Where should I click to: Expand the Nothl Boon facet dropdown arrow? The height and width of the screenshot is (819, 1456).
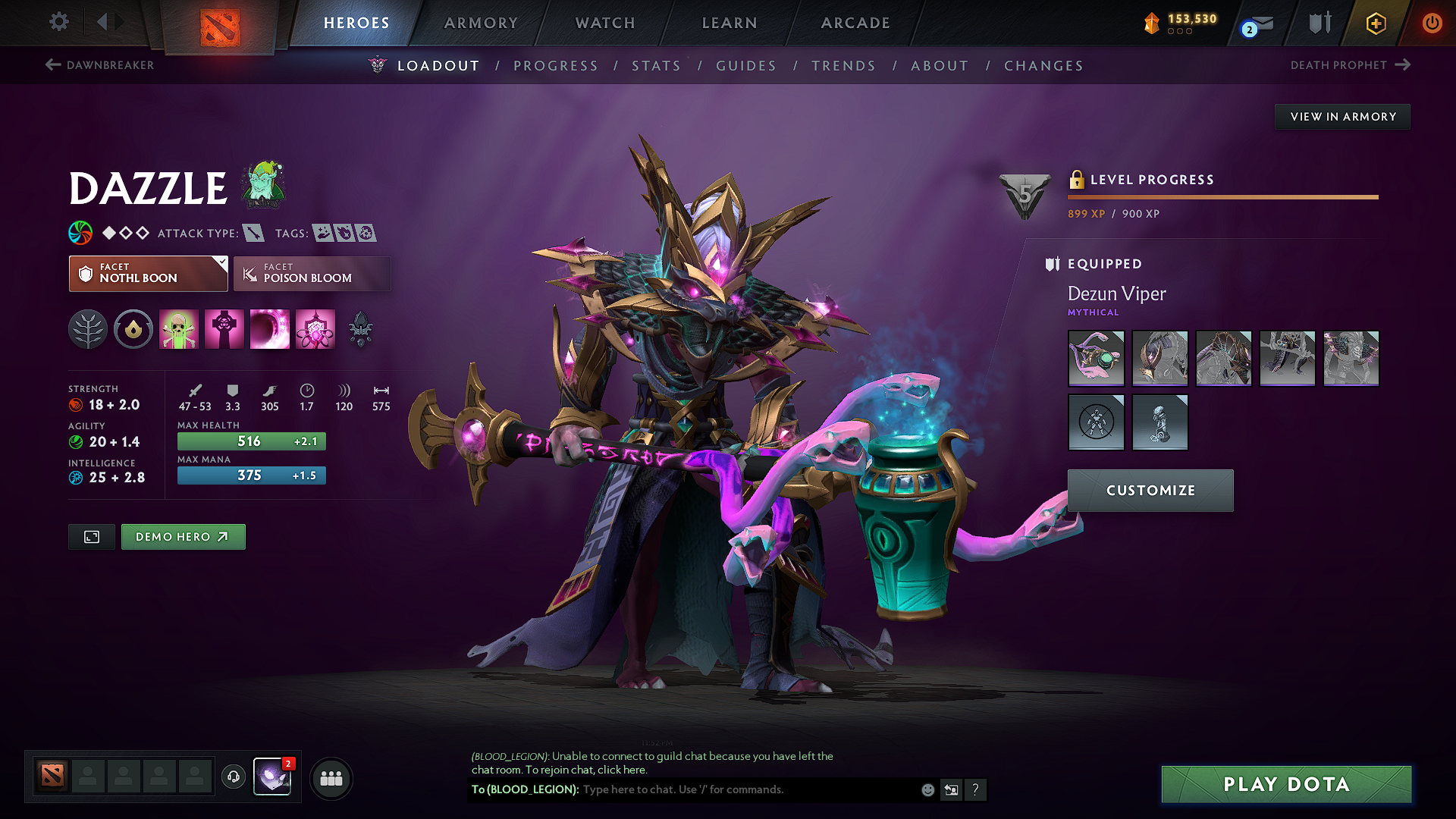coord(221,262)
